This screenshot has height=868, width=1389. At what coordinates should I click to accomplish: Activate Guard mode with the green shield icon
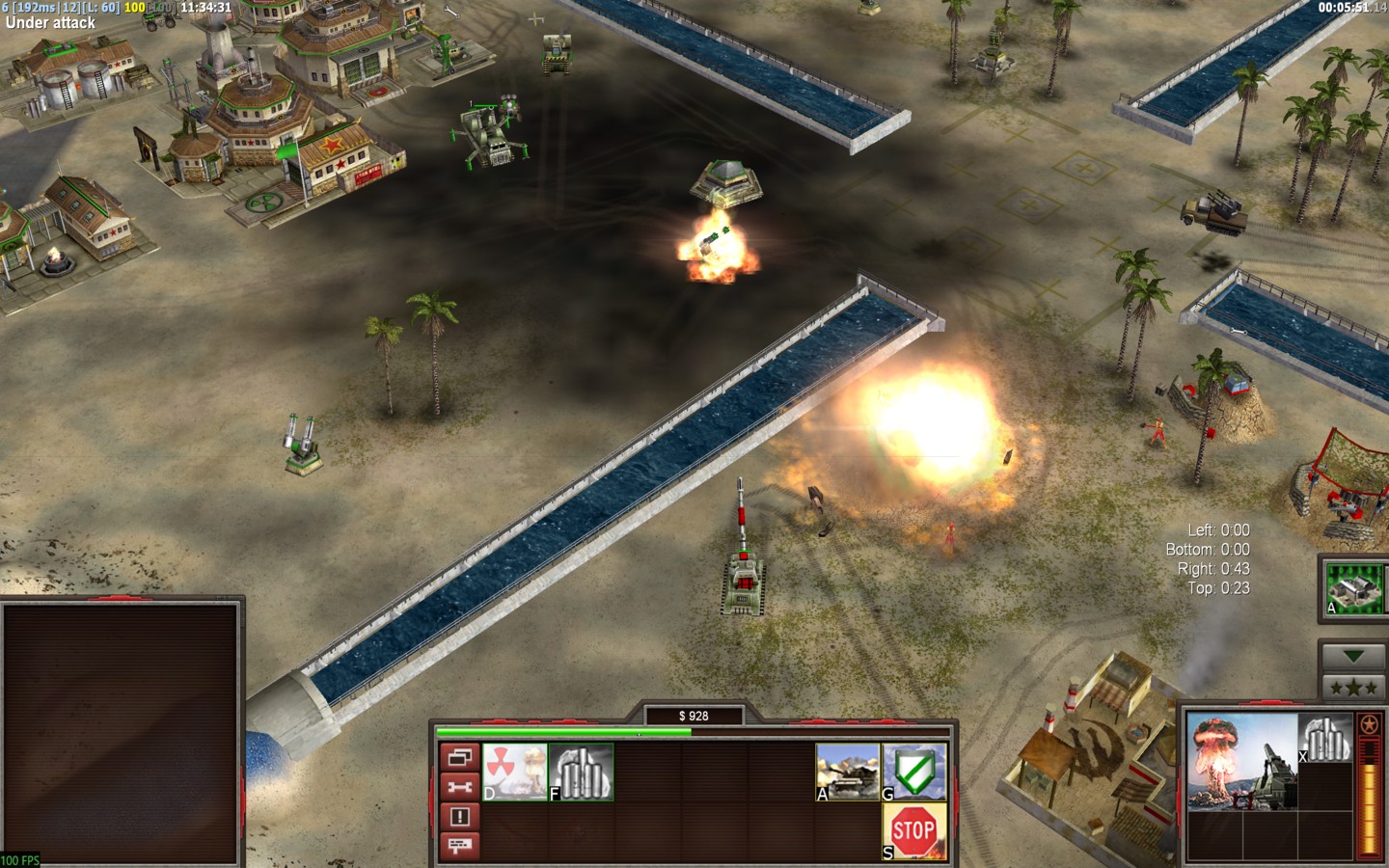tap(914, 772)
